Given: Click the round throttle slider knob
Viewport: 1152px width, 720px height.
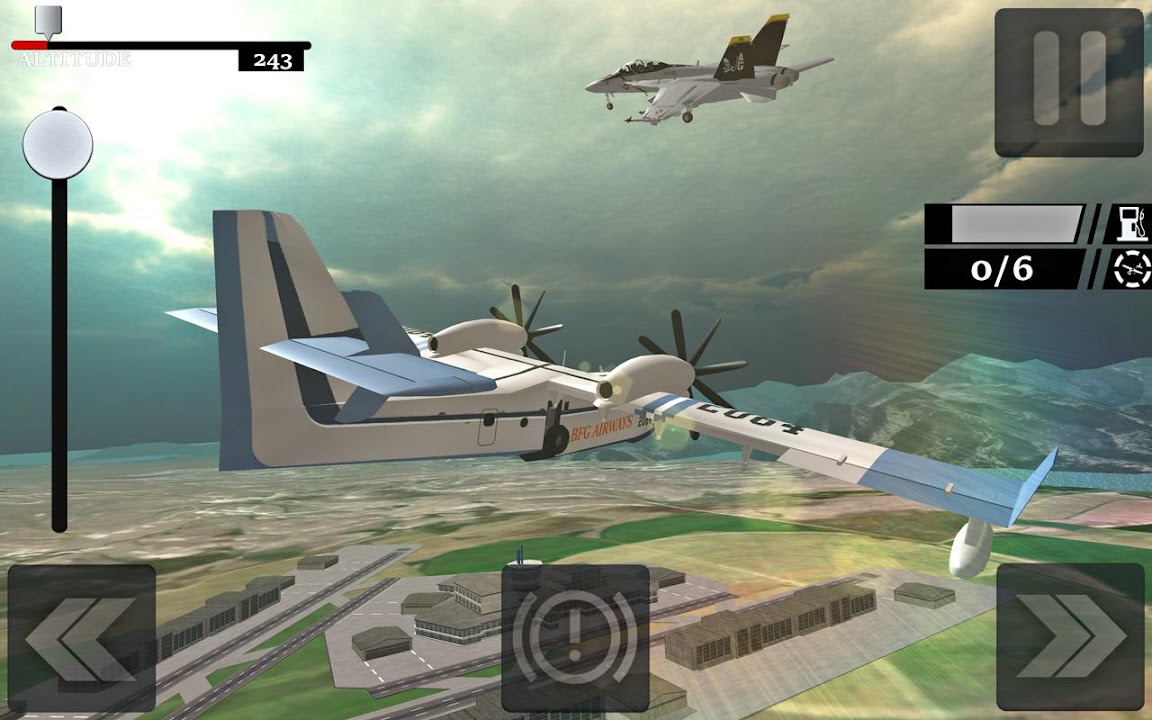Looking at the screenshot, I should pyautogui.click(x=58, y=145).
